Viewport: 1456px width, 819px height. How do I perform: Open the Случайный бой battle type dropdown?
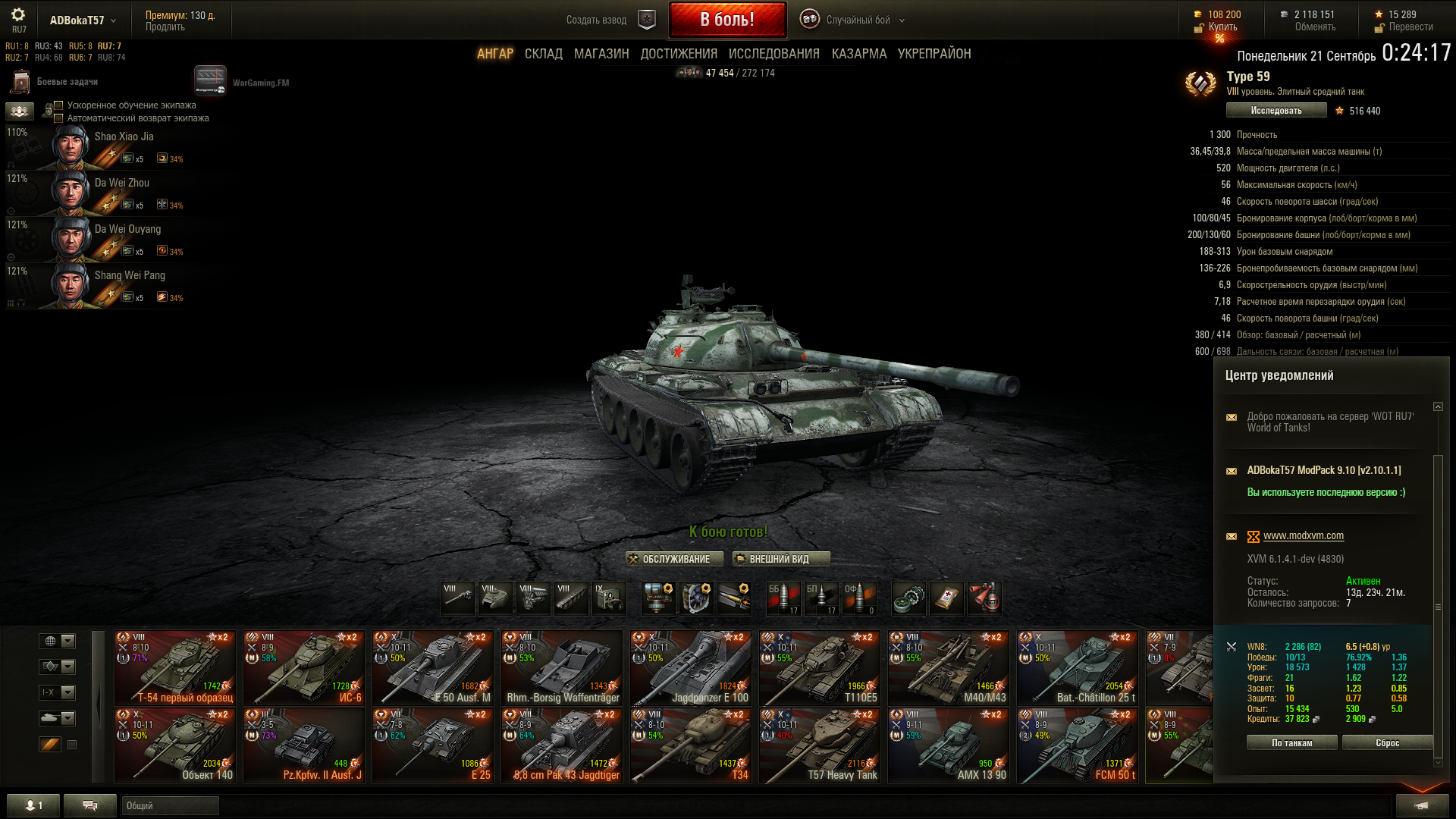[858, 20]
